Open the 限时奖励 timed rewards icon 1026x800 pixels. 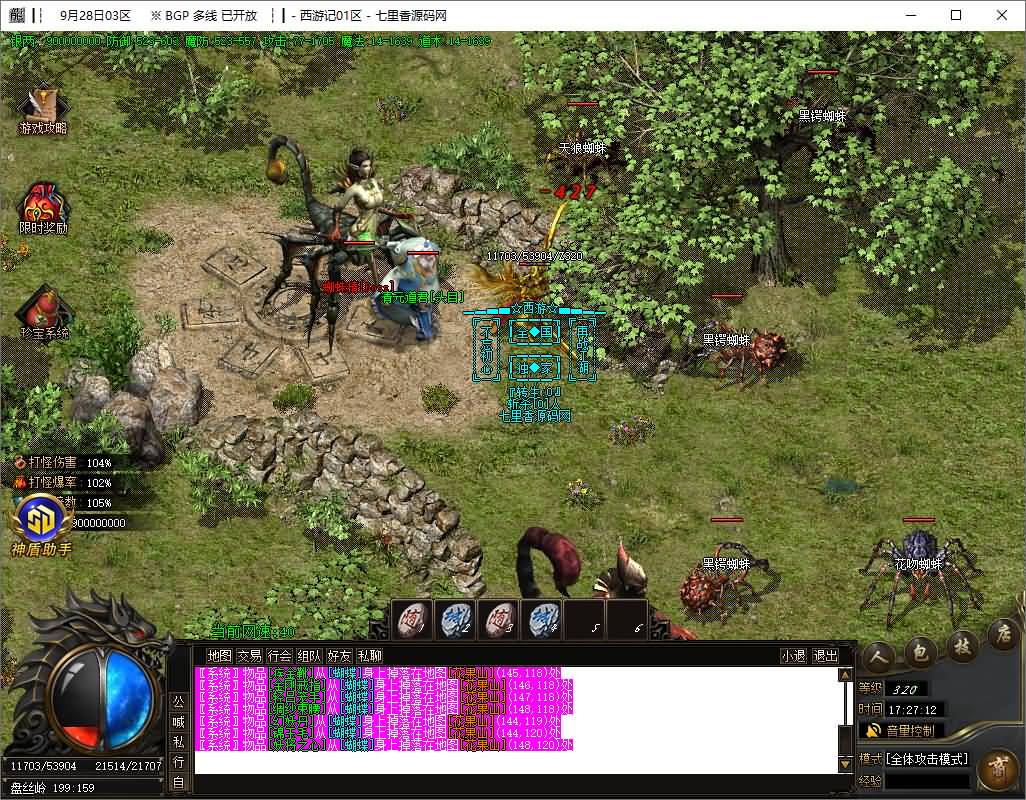pyautogui.click(x=43, y=205)
